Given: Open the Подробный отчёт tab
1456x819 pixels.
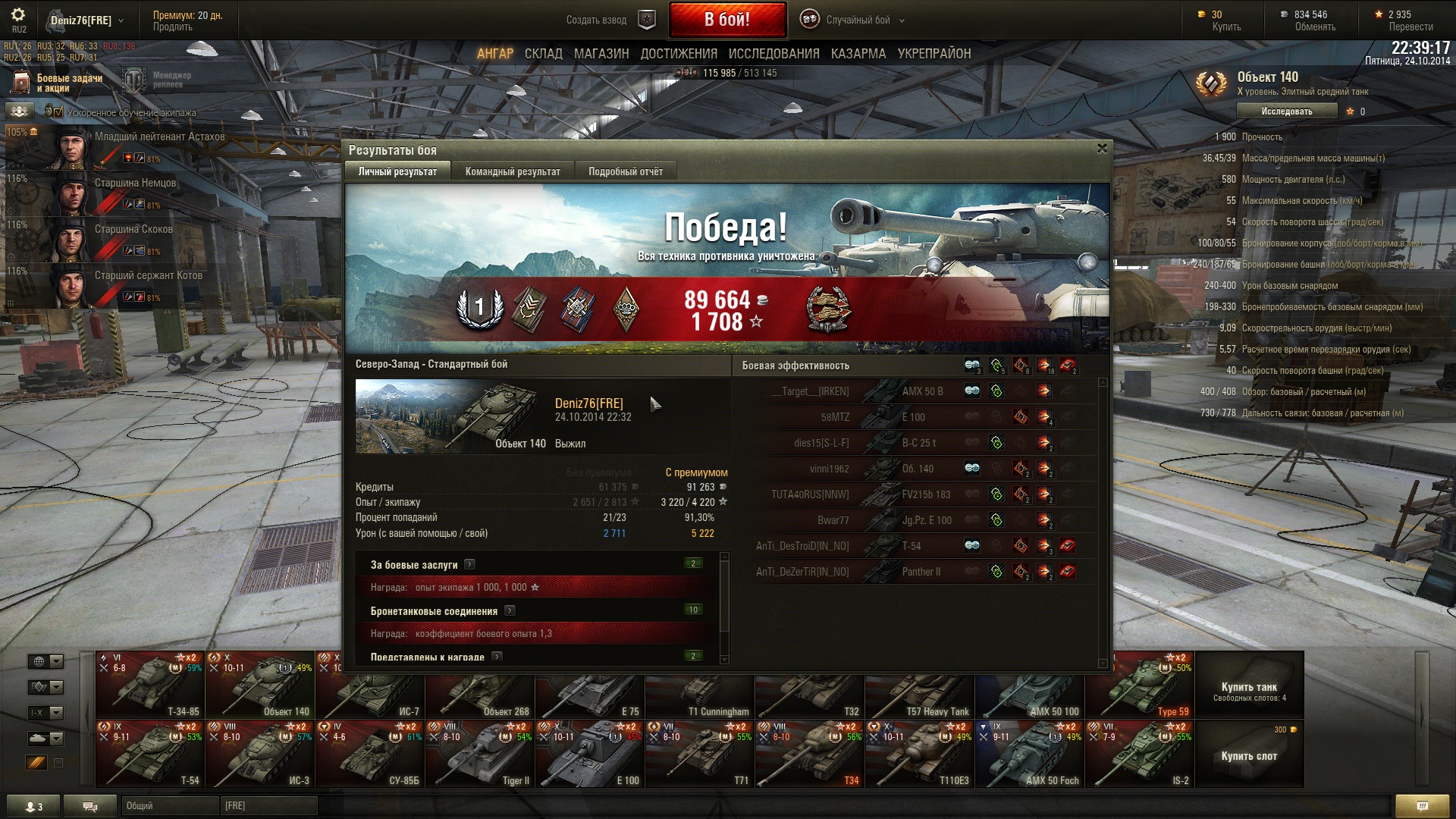Looking at the screenshot, I should coord(625,171).
